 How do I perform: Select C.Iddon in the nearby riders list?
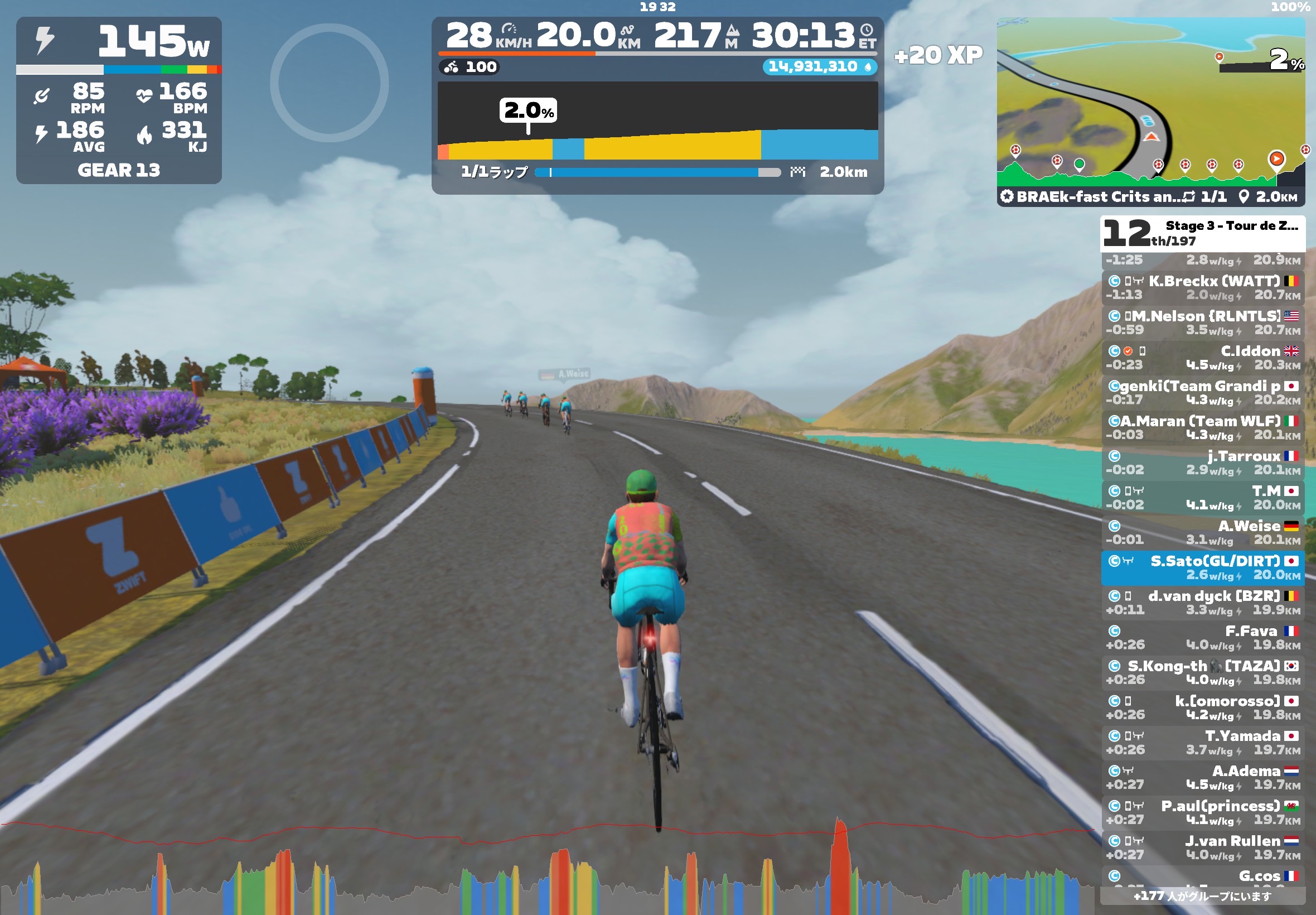(1203, 357)
